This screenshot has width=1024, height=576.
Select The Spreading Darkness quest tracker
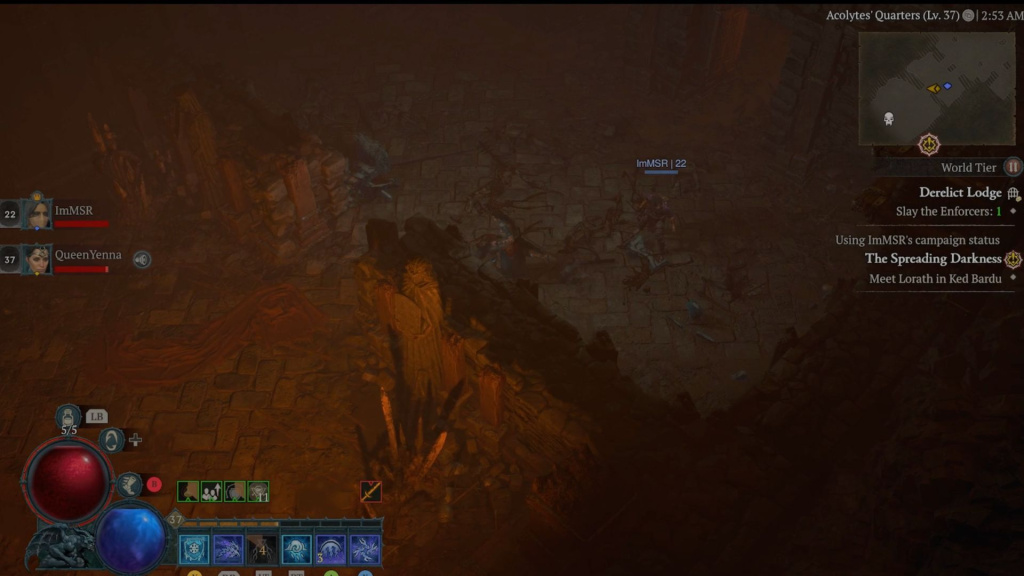pos(932,258)
